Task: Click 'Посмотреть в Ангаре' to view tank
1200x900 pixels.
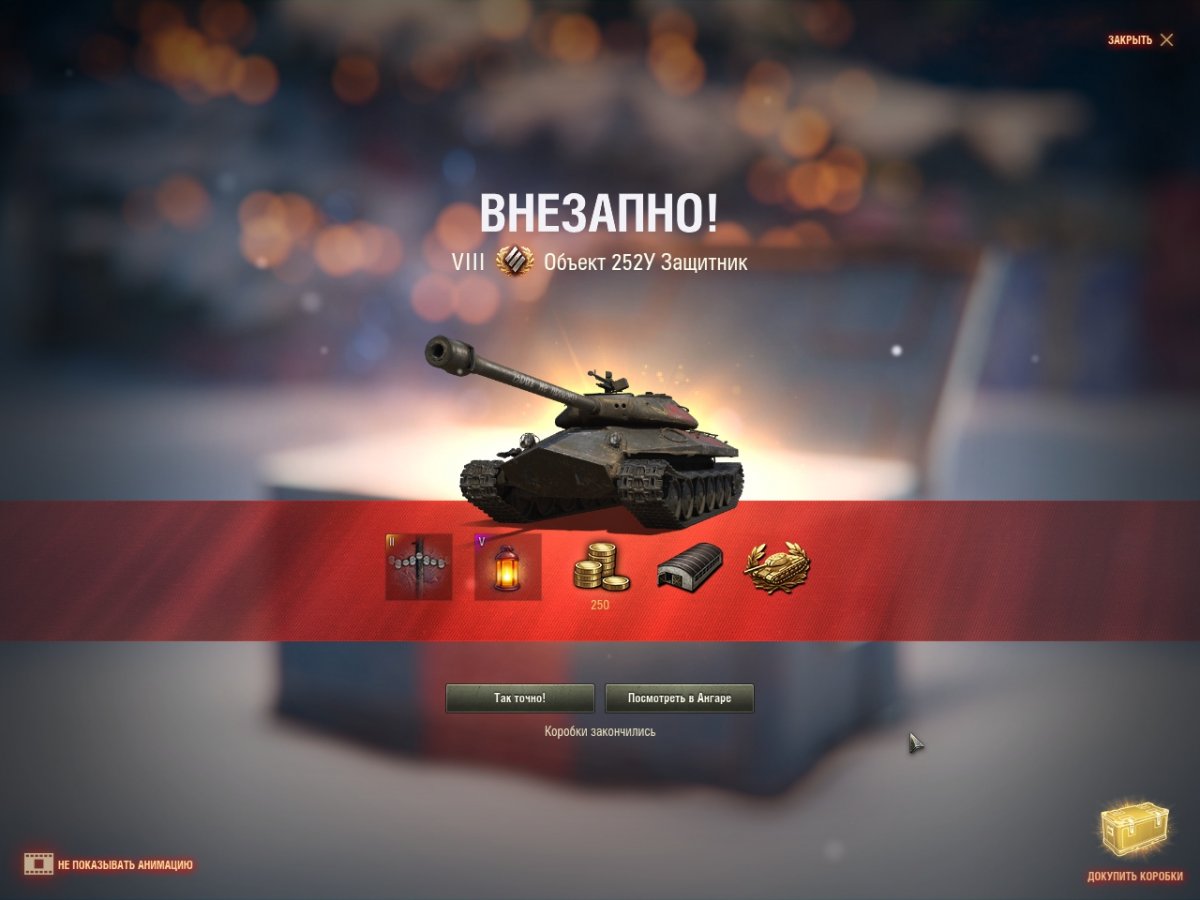Action: pyautogui.click(x=680, y=698)
